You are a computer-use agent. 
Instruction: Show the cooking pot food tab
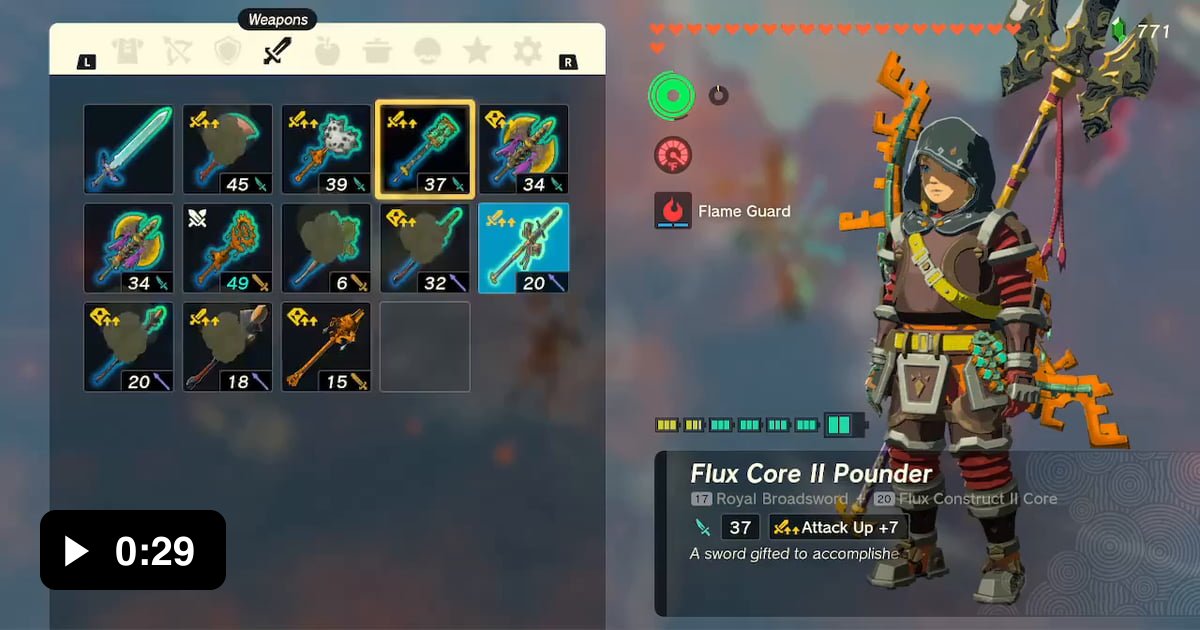377,51
